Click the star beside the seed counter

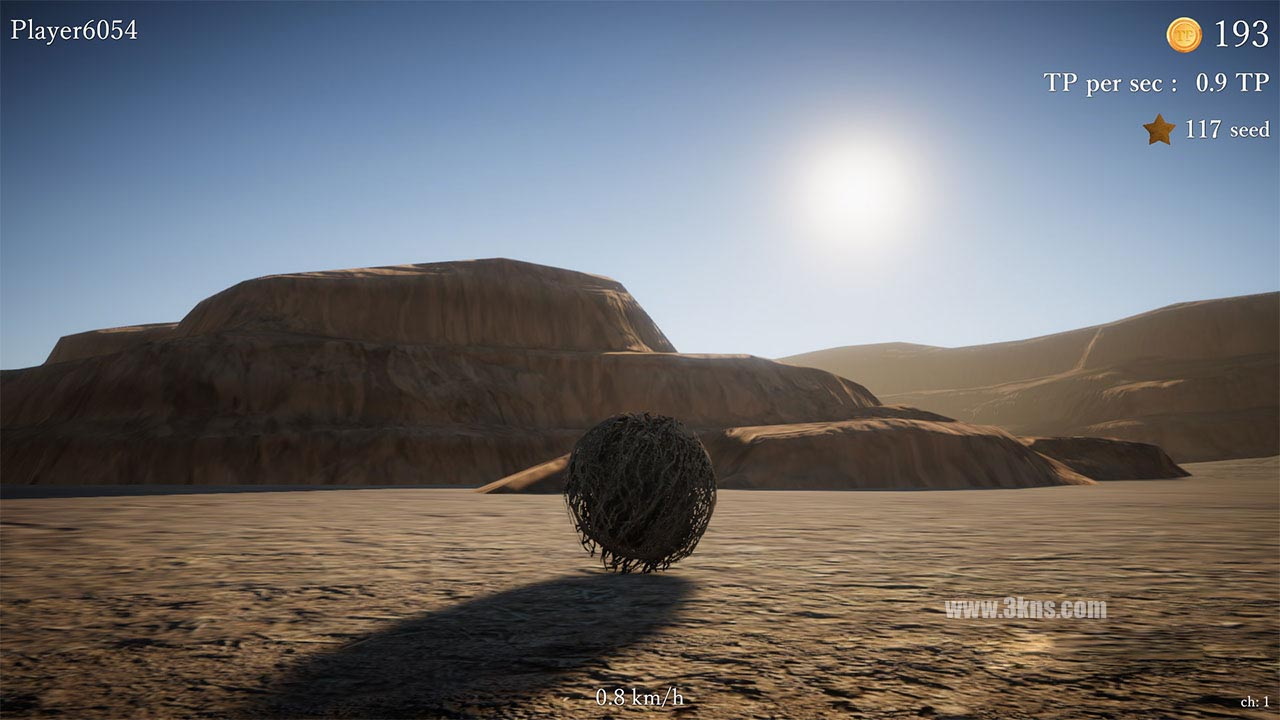(1157, 128)
